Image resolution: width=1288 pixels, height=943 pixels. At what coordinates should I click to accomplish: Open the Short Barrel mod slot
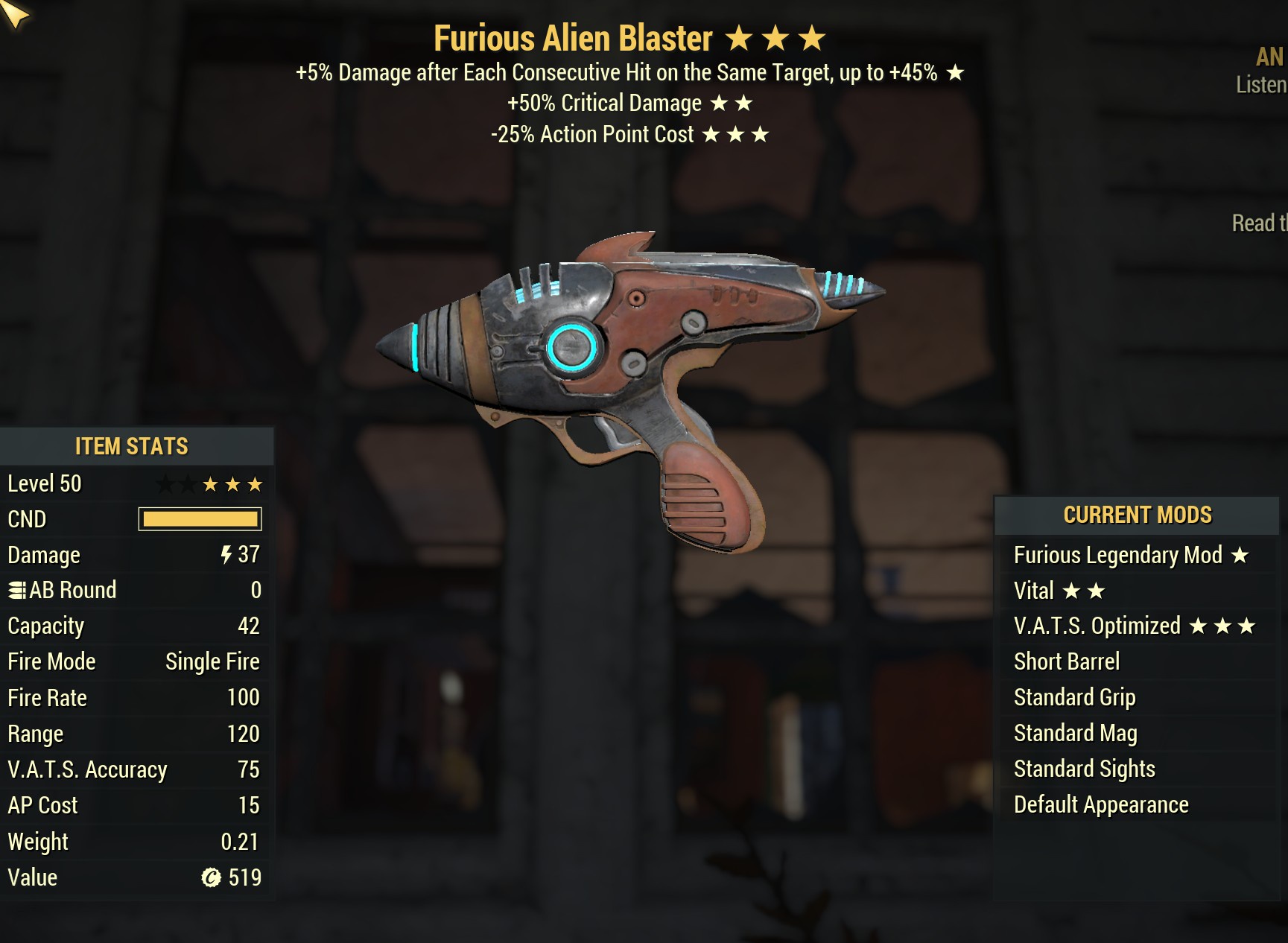click(x=1066, y=661)
